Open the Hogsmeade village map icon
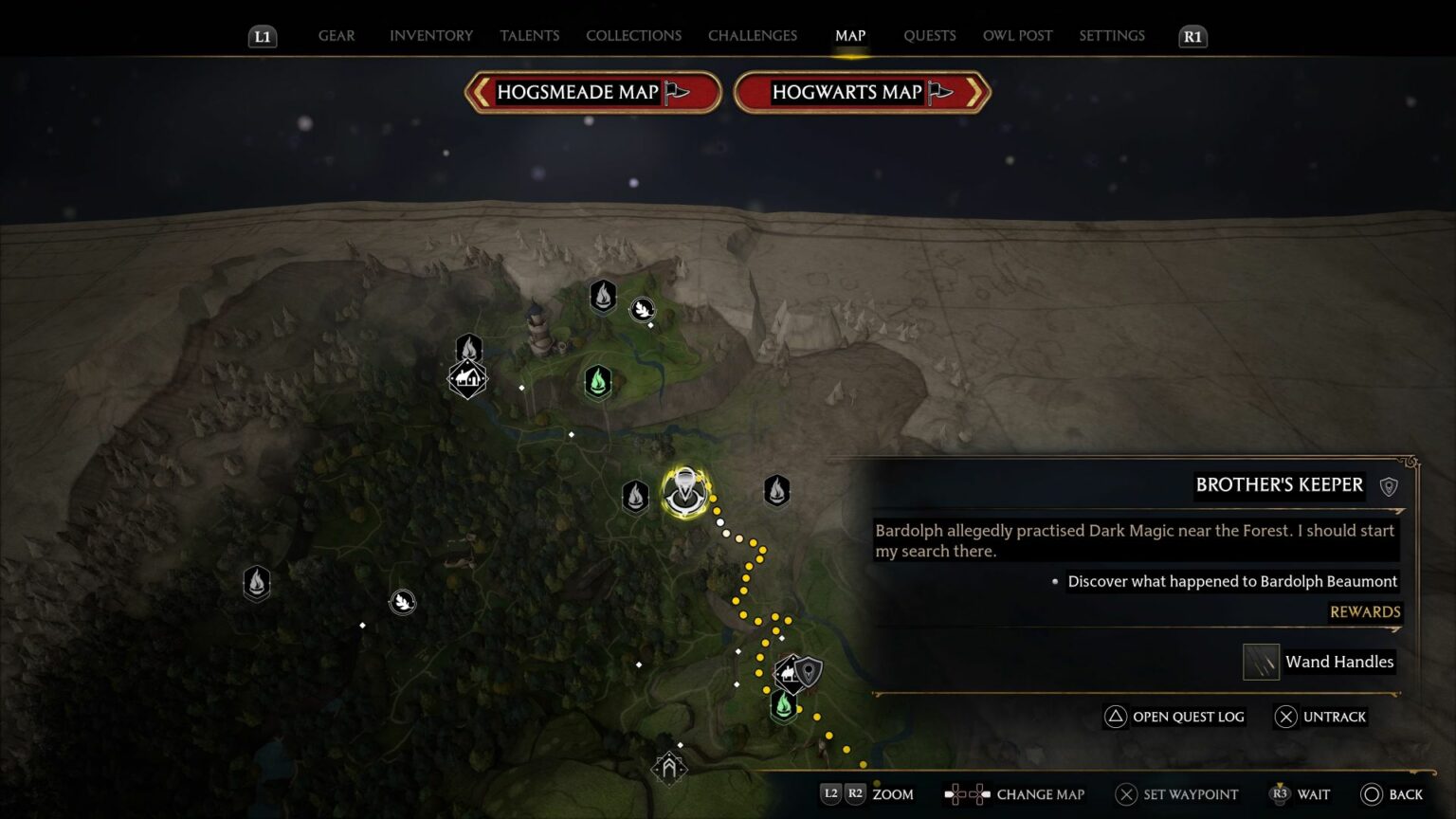Screen dimensions: 1456x819 pyautogui.click(x=467, y=378)
